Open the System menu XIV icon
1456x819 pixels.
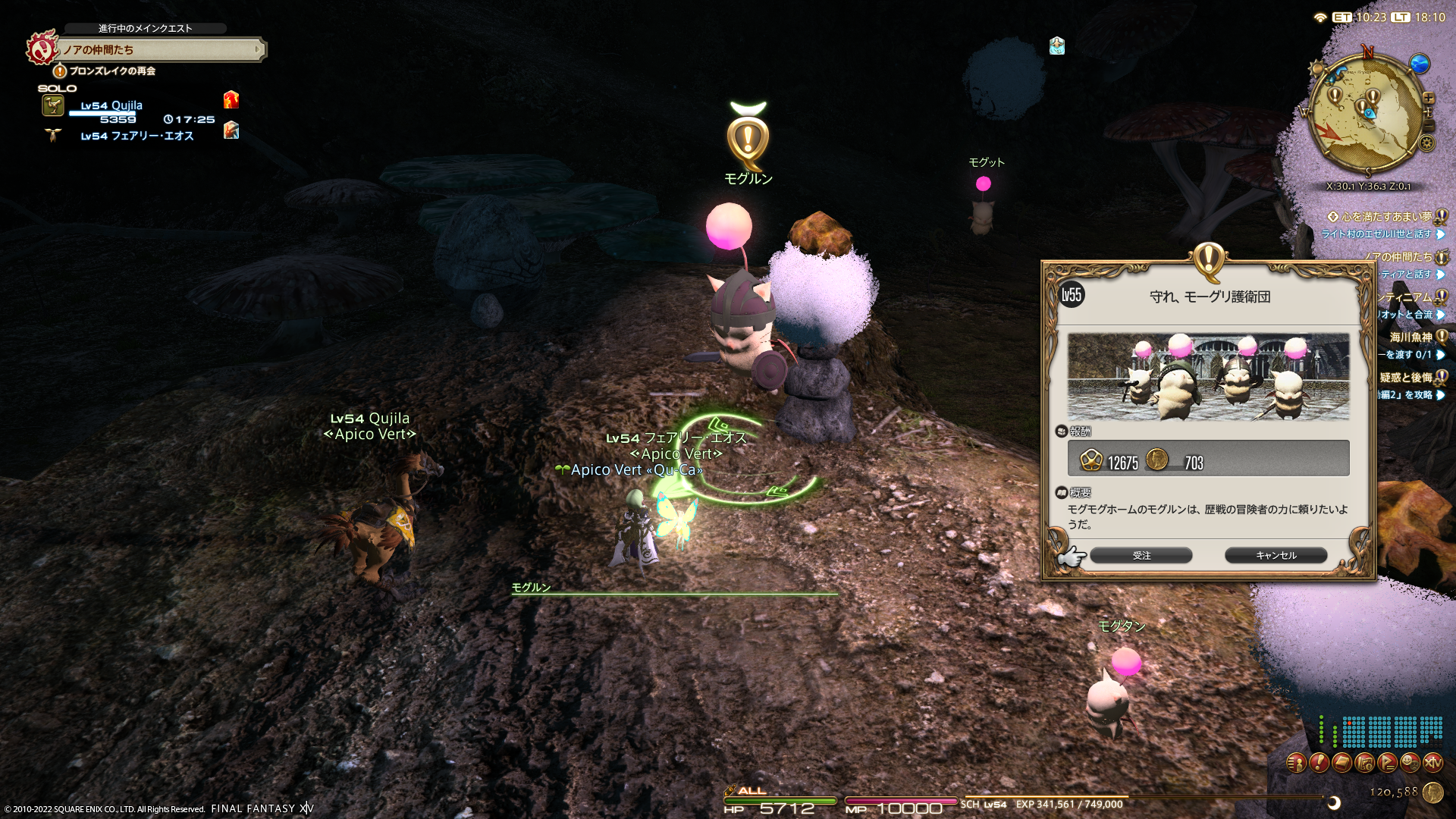pyautogui.click(x=1432, y=762)
